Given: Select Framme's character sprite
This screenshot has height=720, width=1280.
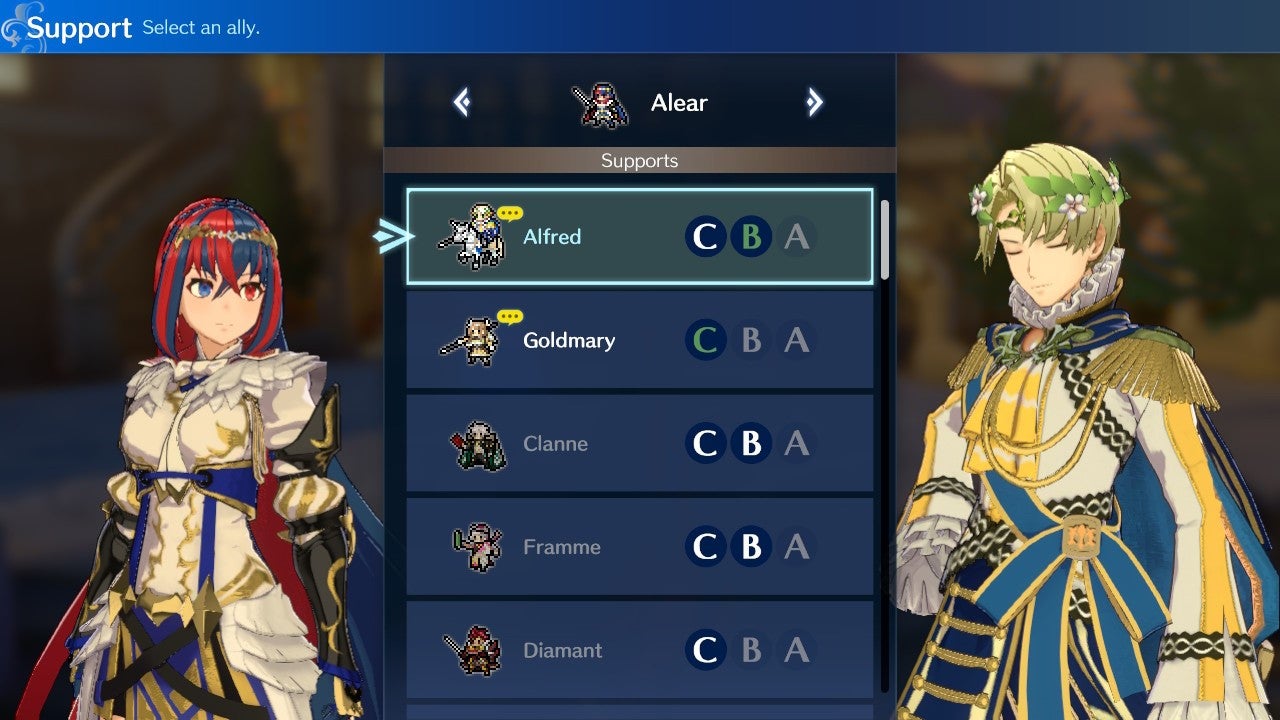Looking at the screenshot, I should coord(478,546).
